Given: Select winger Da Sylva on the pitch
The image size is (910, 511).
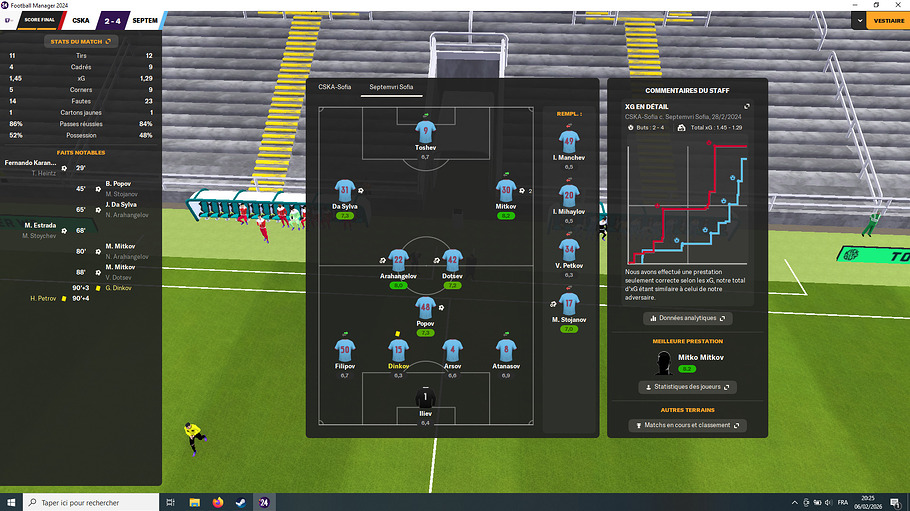Looking at the screenshot, I should coord(345,190).
